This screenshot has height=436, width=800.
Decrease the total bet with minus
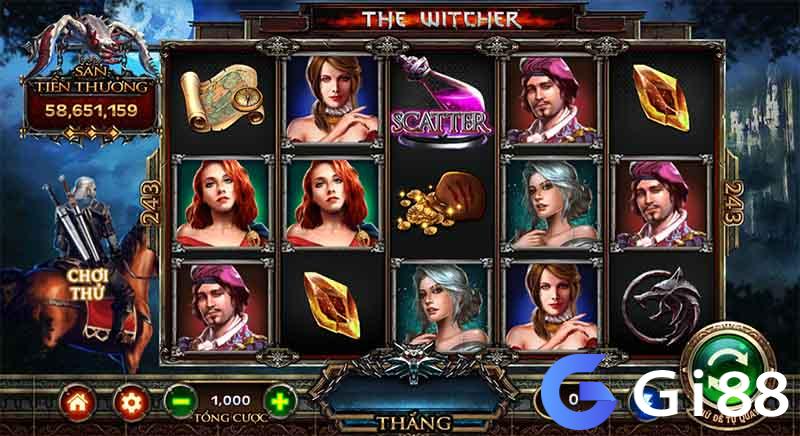coord(179,401)
